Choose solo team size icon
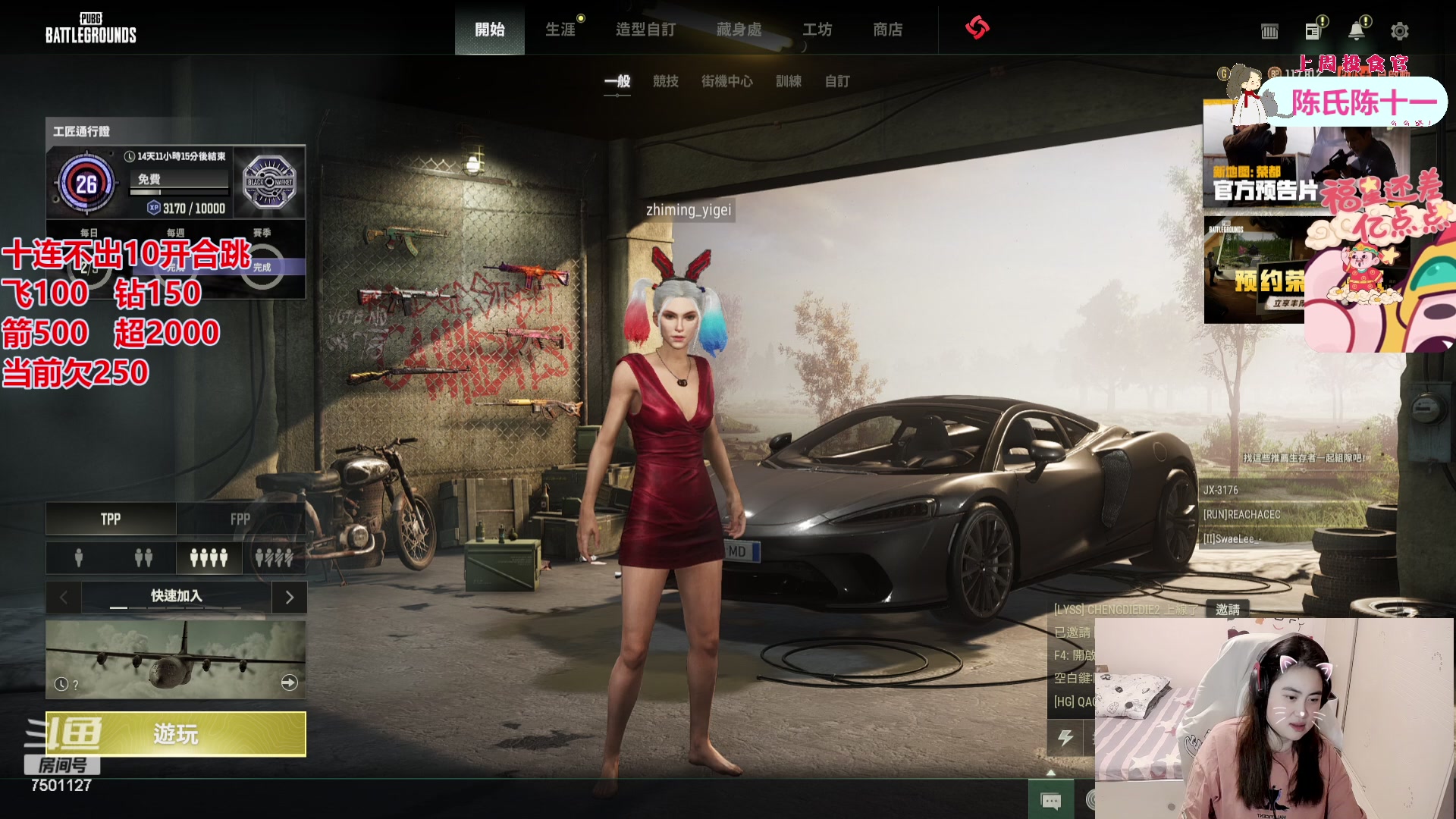This screenshot has width=1456, height=819. click(x=79, y=558)
